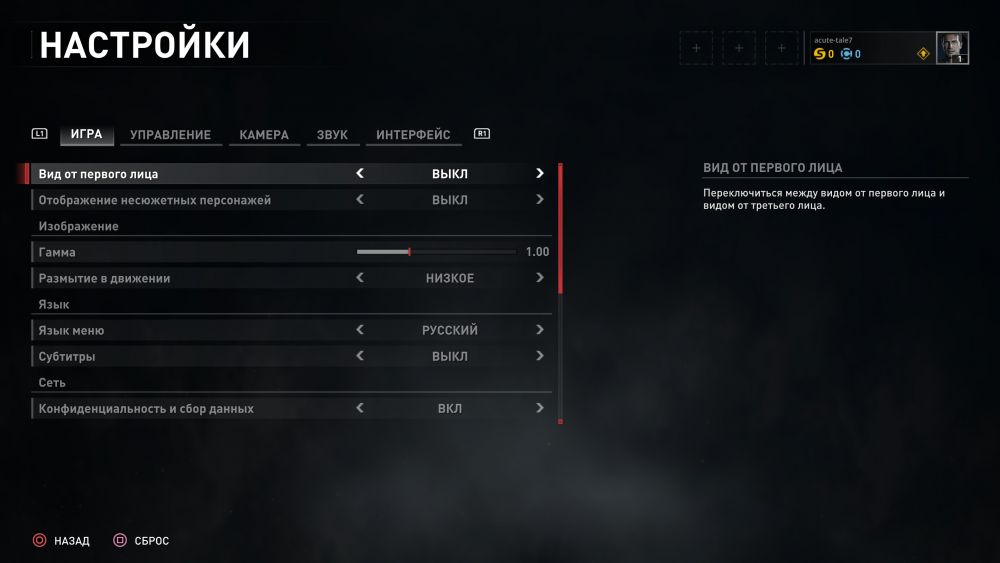Show the Интерфейс tab

(413, 135)
